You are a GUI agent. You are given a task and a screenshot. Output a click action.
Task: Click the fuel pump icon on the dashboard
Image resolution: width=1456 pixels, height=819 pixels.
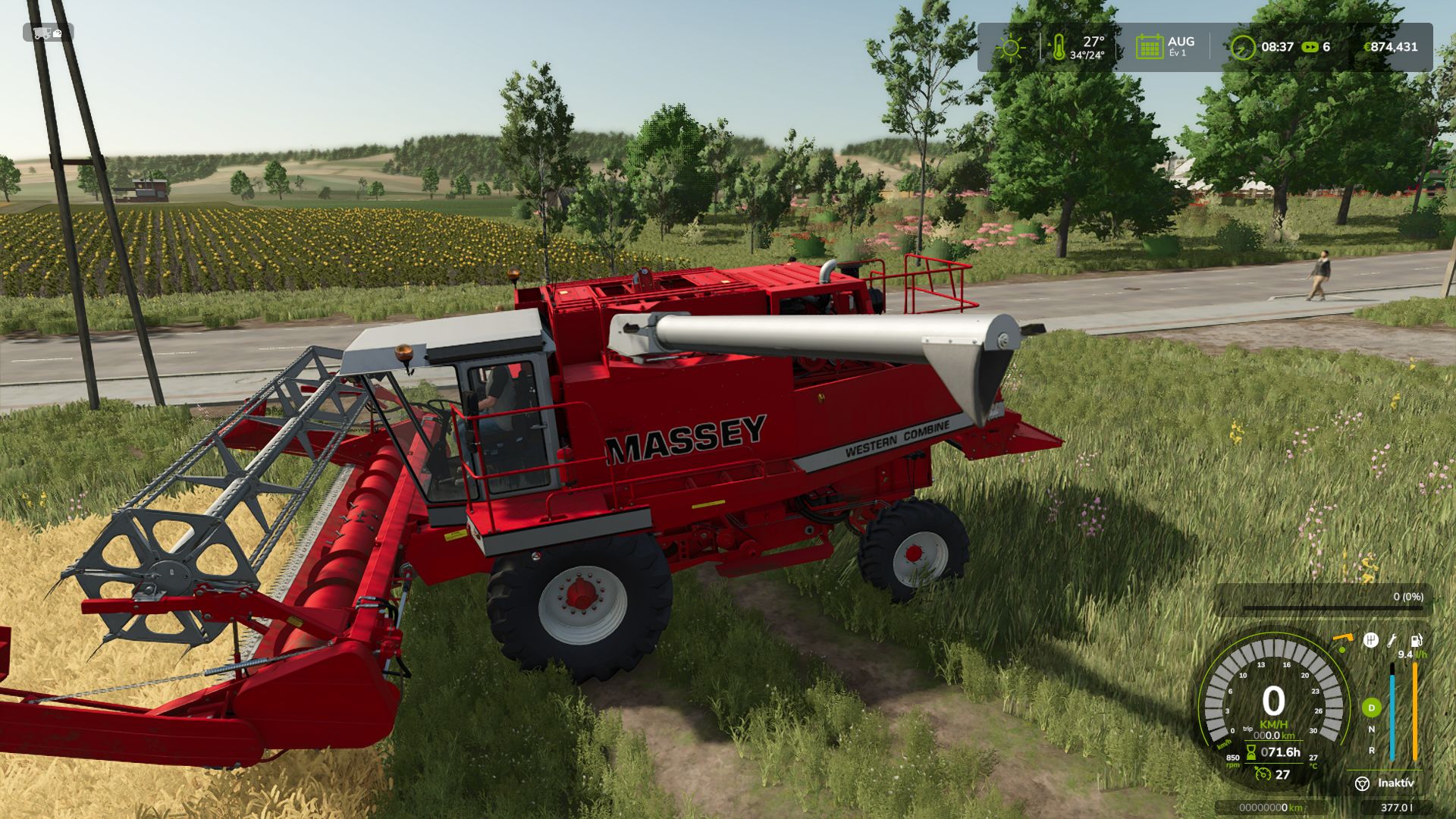[1415, 641]
